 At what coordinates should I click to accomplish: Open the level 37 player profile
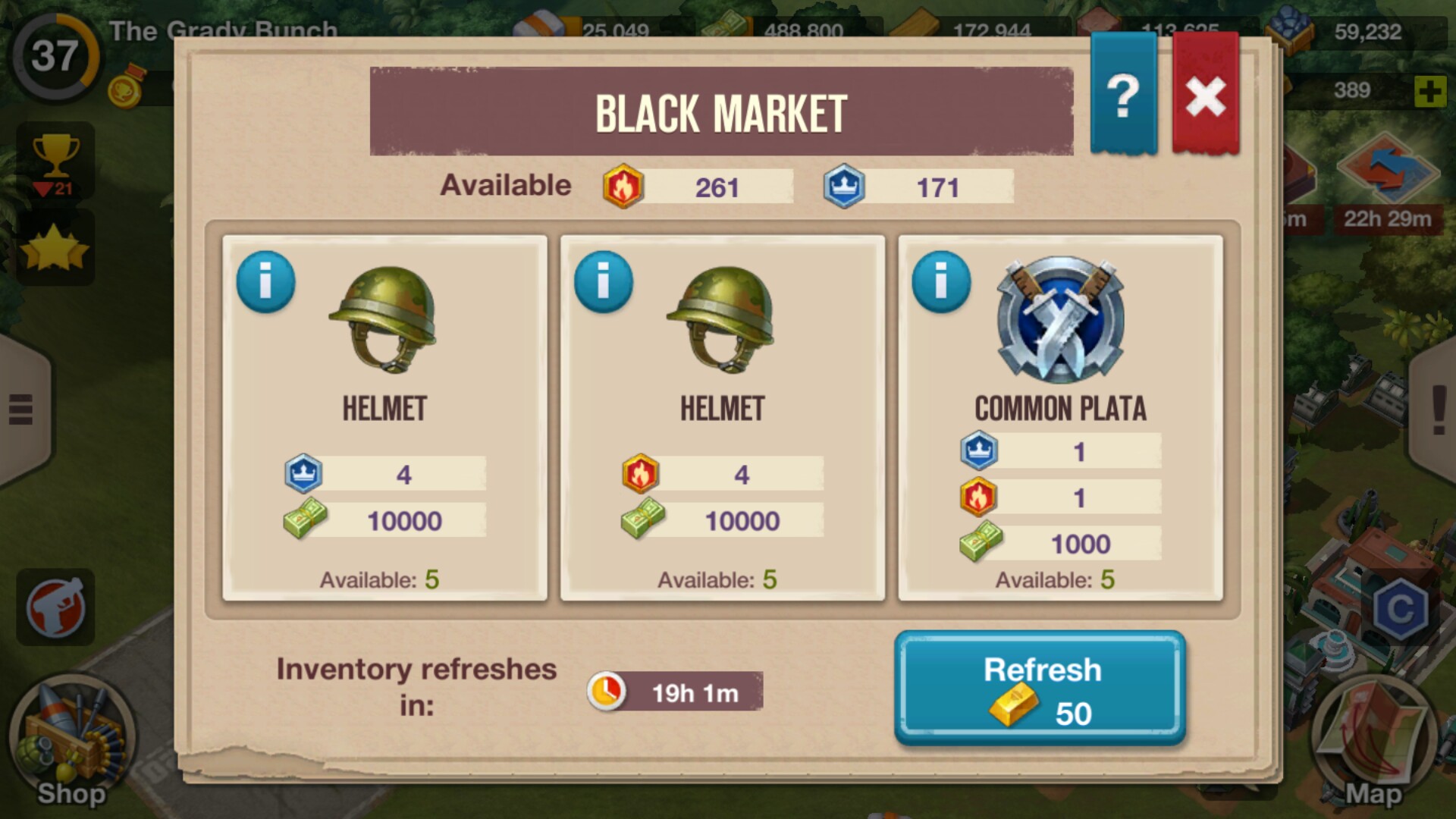55,56
